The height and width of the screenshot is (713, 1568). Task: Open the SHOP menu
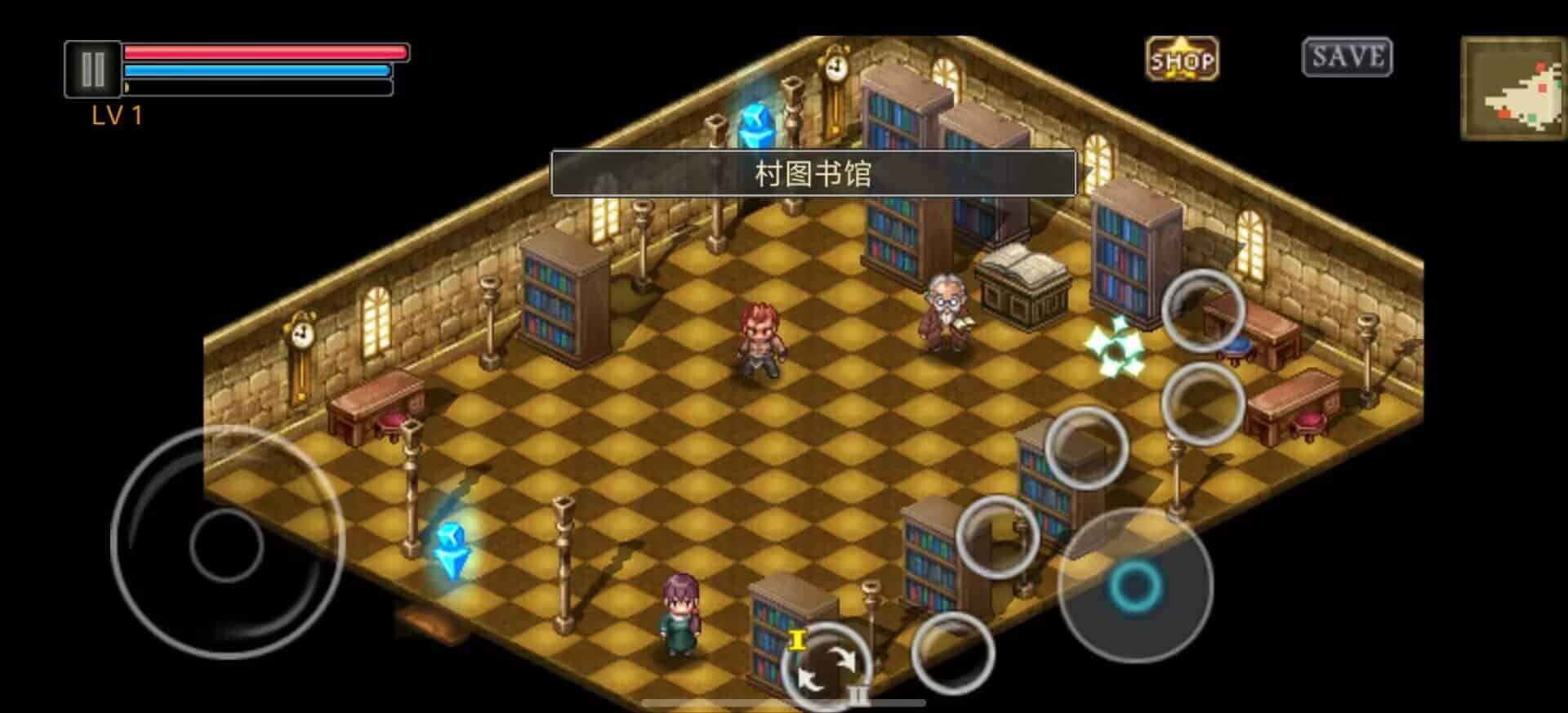[1182, 60]
